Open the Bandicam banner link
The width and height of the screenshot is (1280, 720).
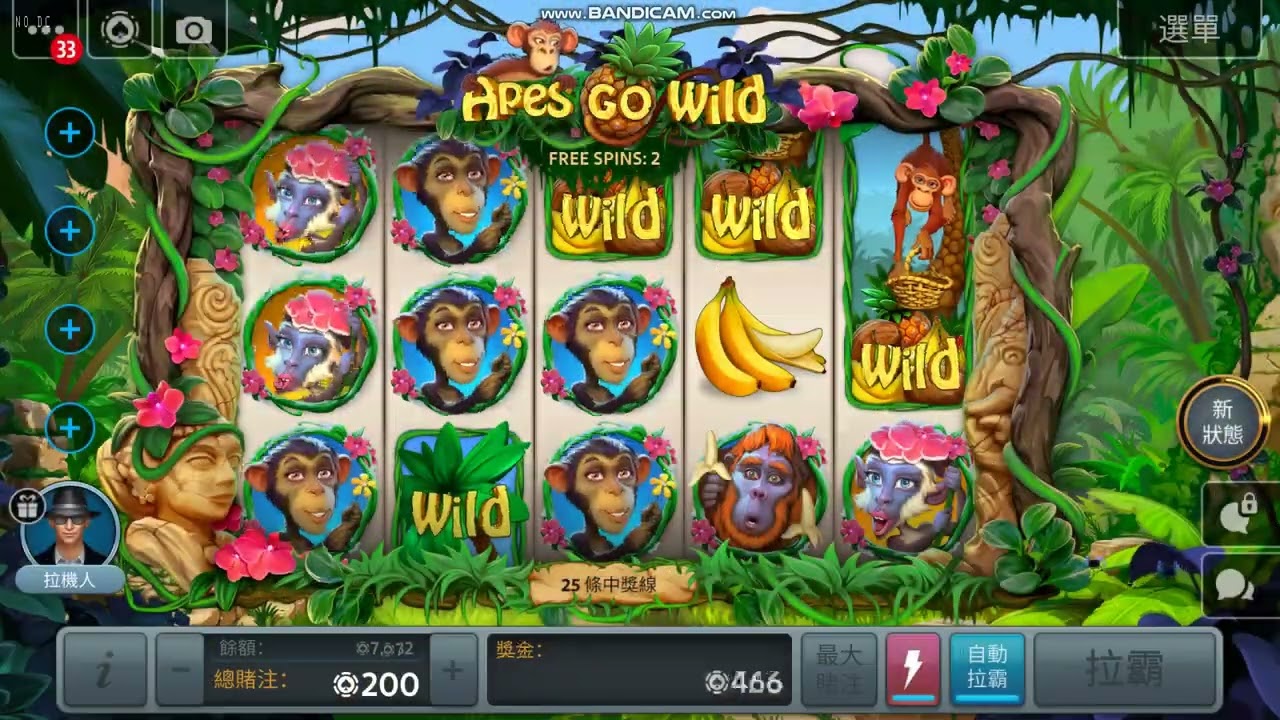point(639,12)
